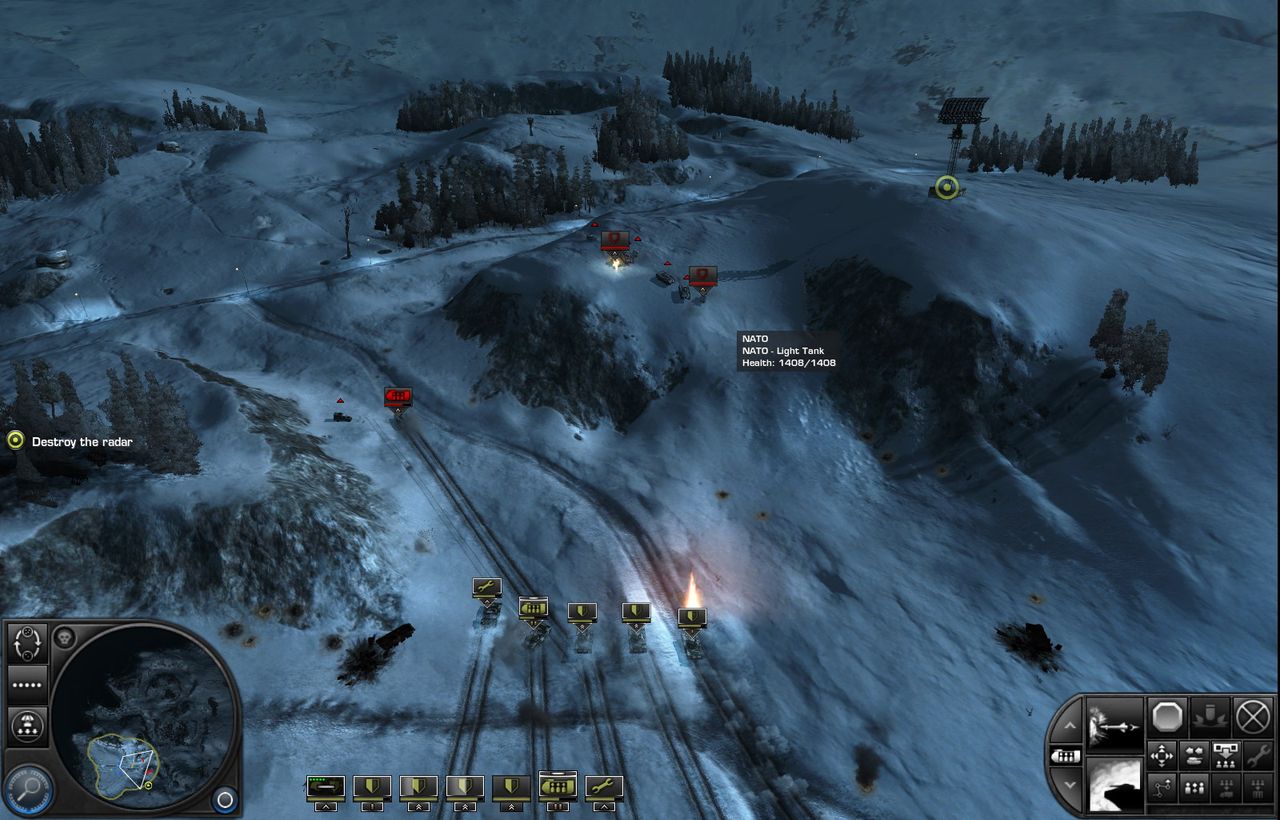This screenshot has height=820, width=1280.
Task: Click the rotating arrows button beside the minimap
Action: coord(27,643)
